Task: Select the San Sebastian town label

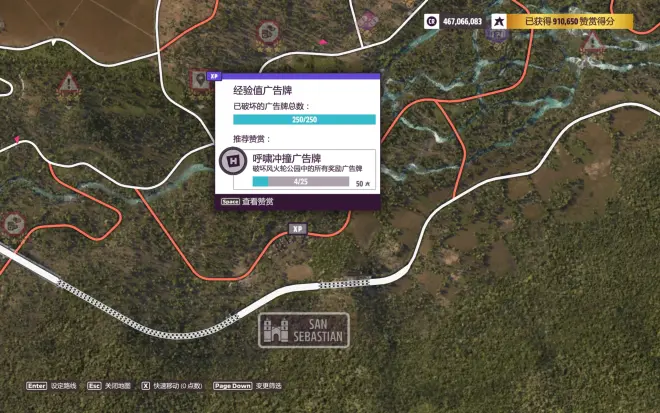Action: point(304,329)
